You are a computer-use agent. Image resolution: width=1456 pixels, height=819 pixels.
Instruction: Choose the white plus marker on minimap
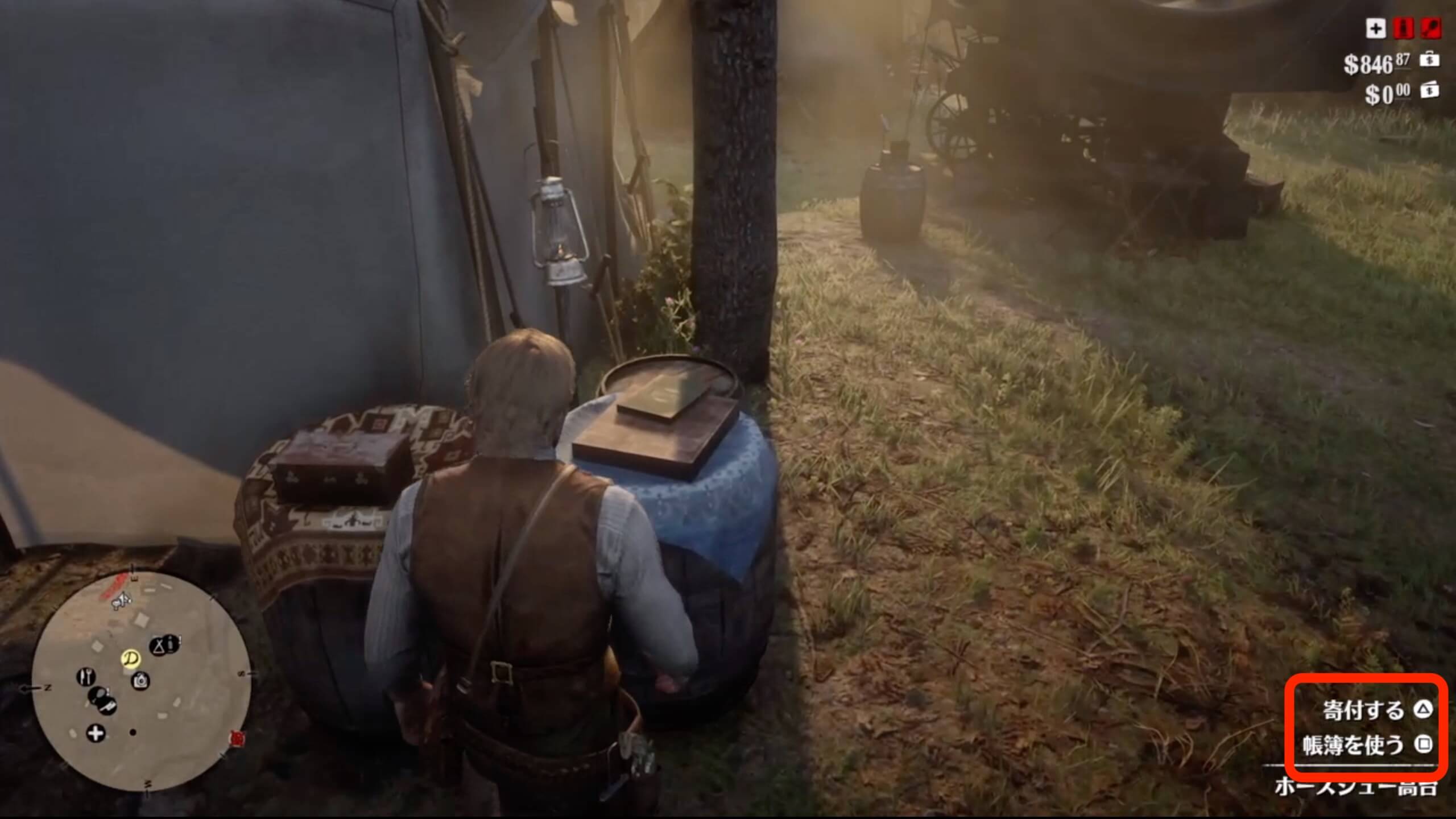[x=96, y=733]
